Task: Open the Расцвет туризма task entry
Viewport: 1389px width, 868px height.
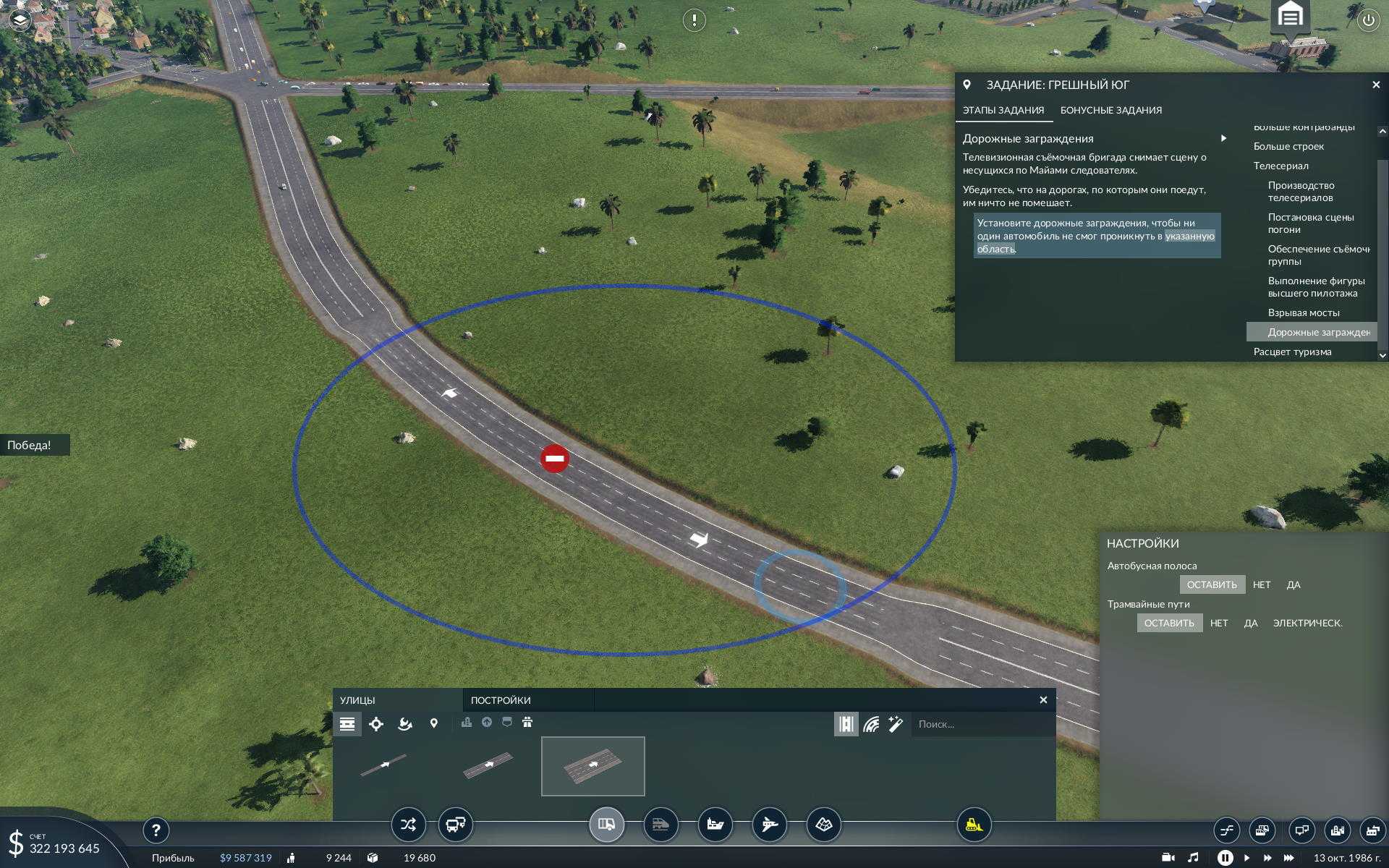Action: 1292,352
